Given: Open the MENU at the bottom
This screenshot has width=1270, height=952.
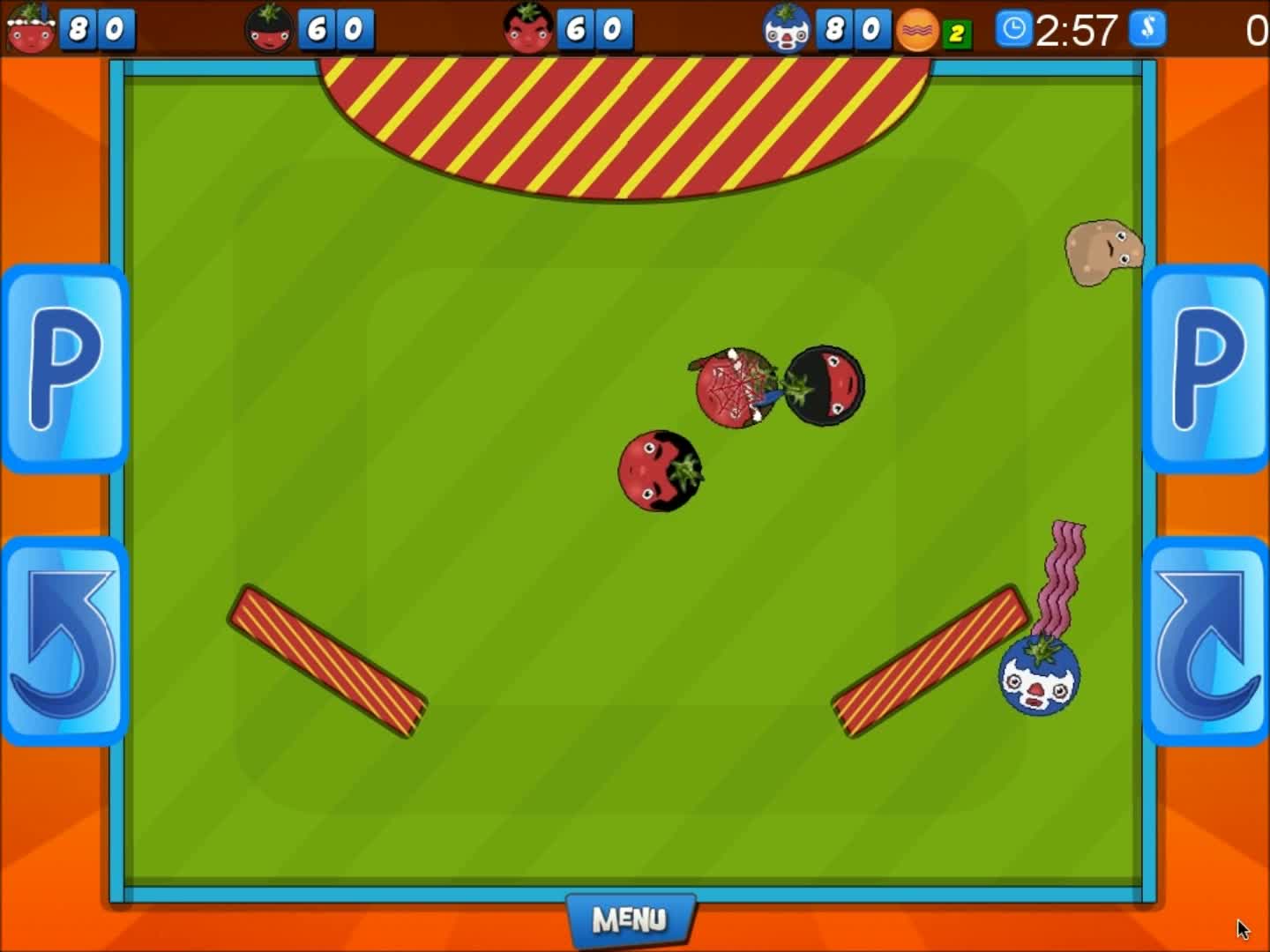Looking at the screenshot, I should pyautogui.click(x=631, y=919).
